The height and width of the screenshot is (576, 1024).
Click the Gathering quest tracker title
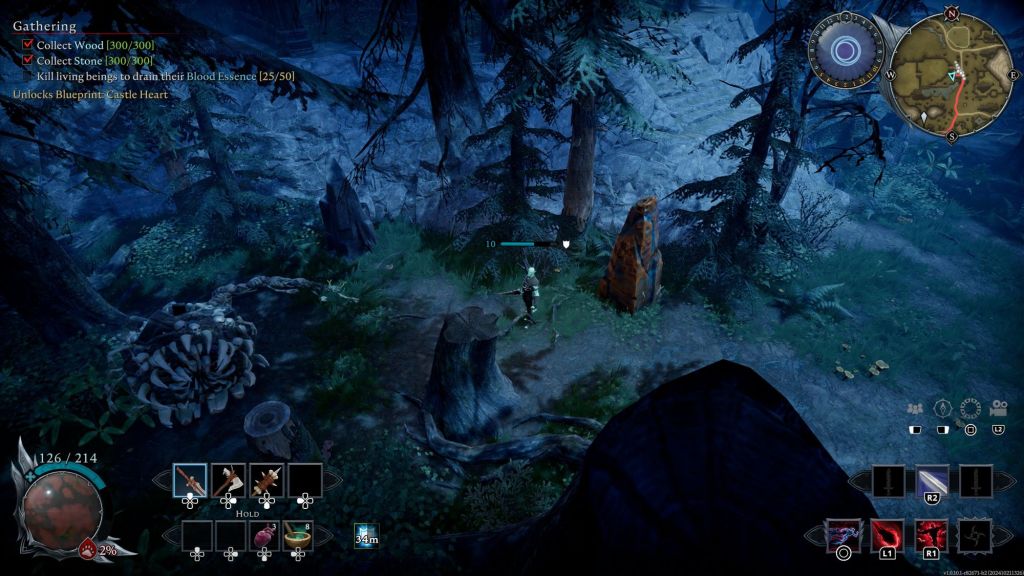[x=44, y=26]
